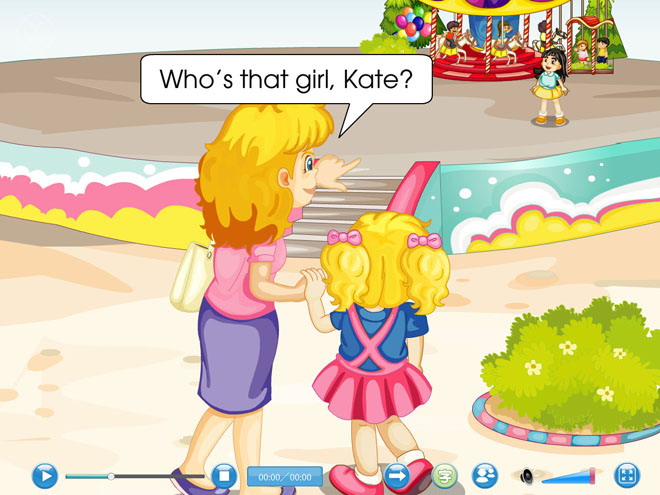Stop the animation playback
Viewport: 660px width, 495px height.
coord(223,476)
